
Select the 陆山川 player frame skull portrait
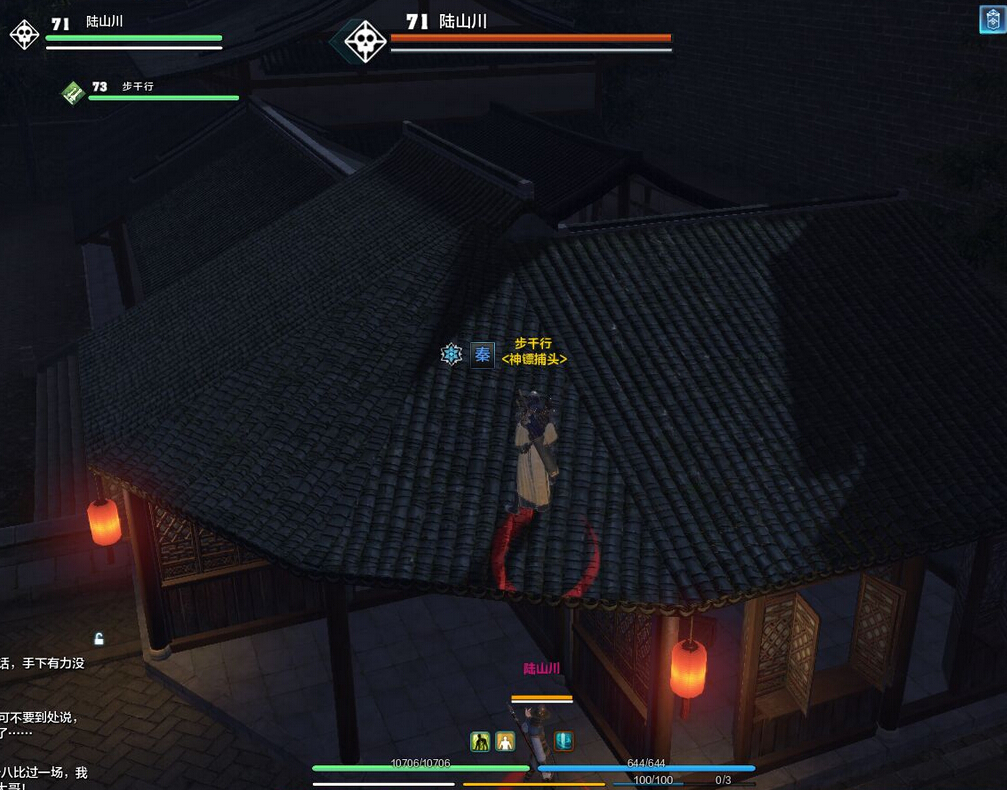[24, 33]
